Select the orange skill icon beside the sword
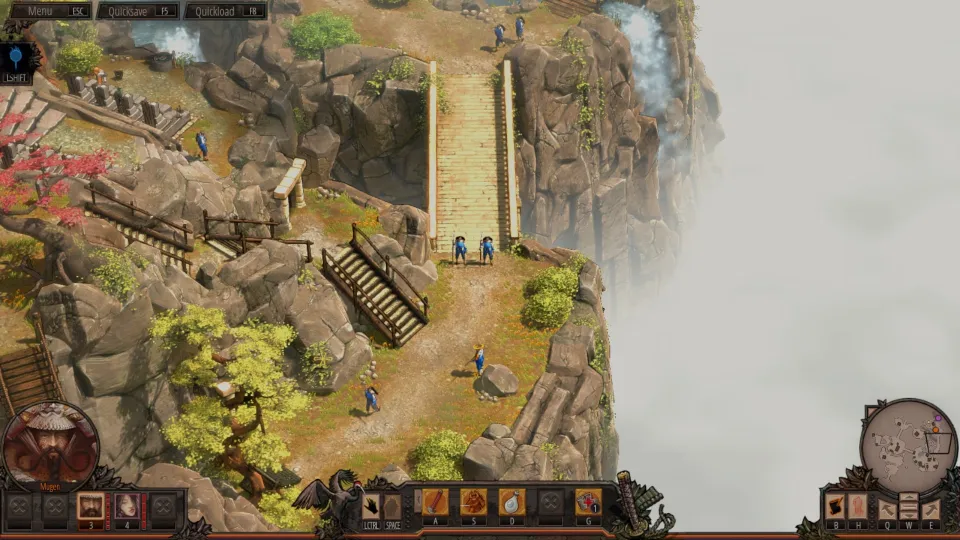960x540 pixels. (x=473, y=502)
